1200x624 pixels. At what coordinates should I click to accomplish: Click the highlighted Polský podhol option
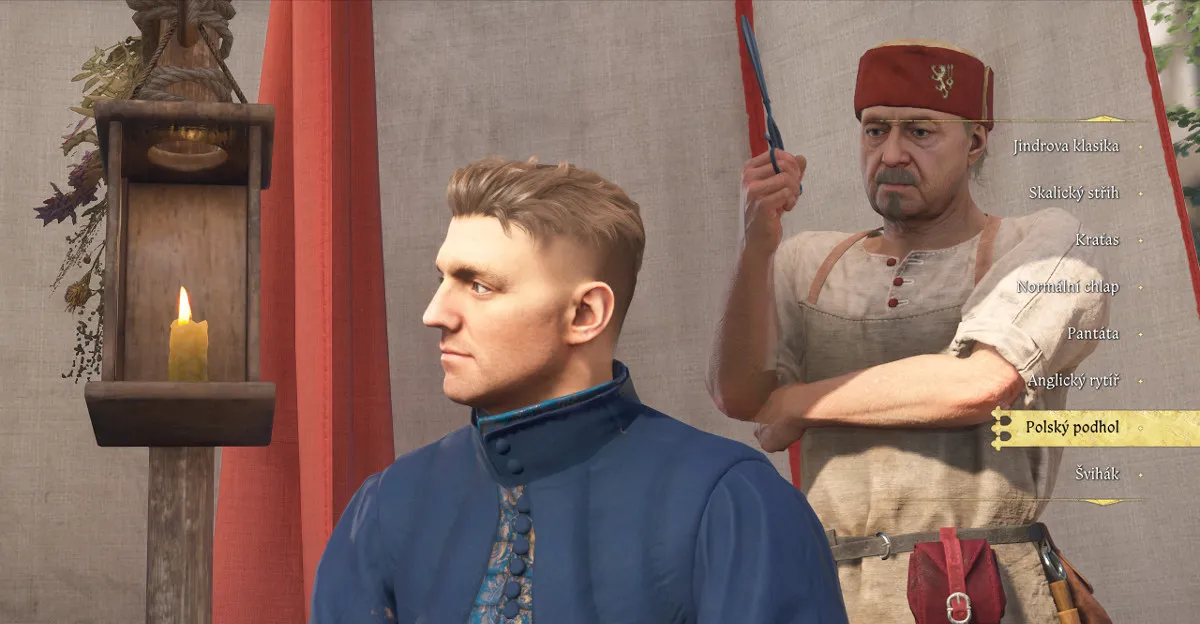coord(1072,428)
